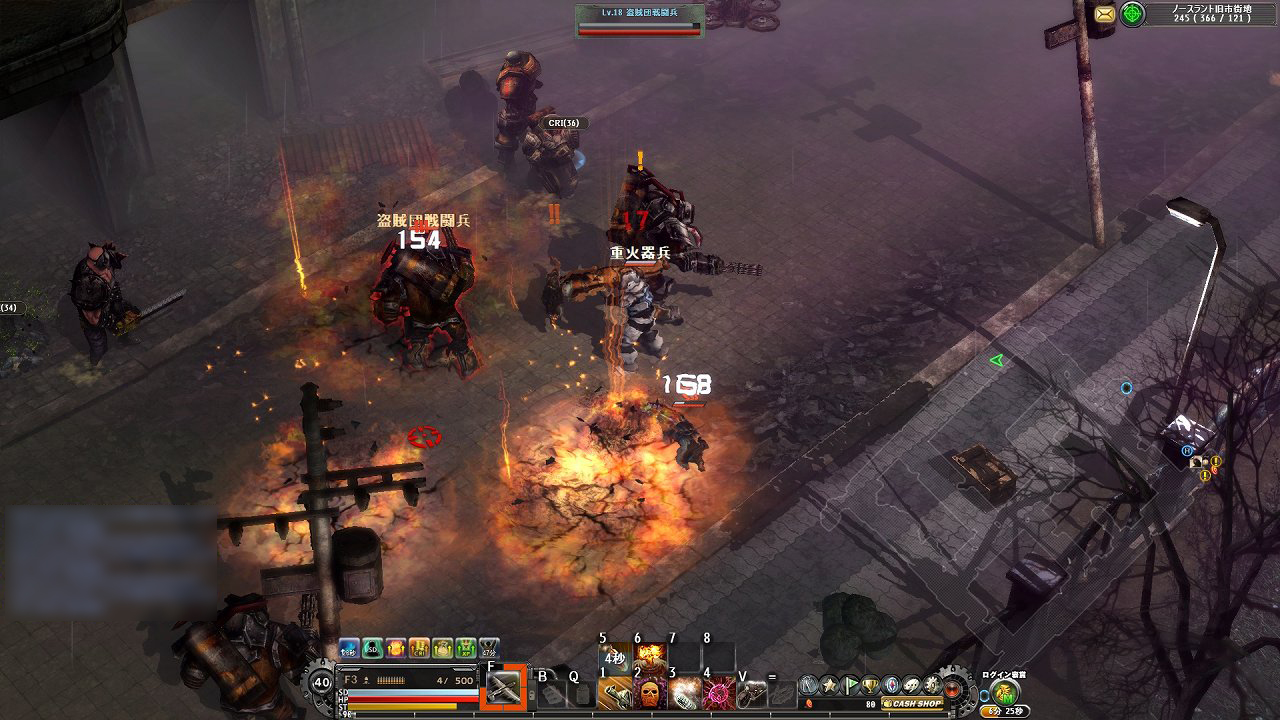The height and width of the screenshot is (720, 1280).
Task: Open the mailbox icon at top right
Action: [1106, 15]
